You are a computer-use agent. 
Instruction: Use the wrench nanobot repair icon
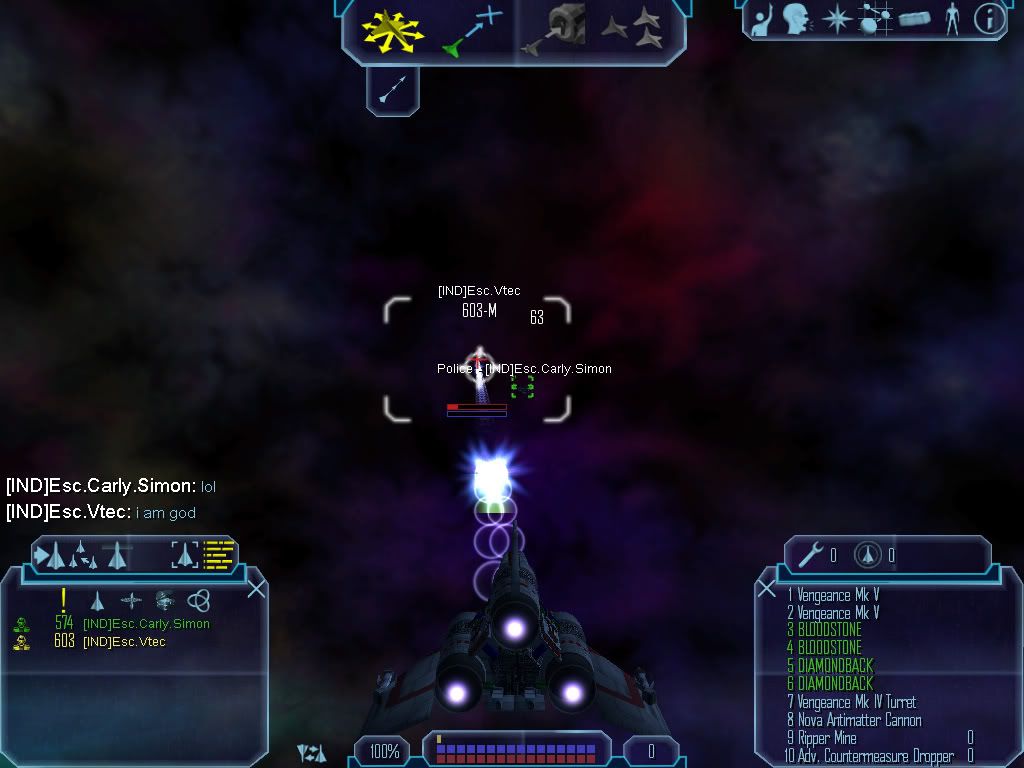click(811, 555)
